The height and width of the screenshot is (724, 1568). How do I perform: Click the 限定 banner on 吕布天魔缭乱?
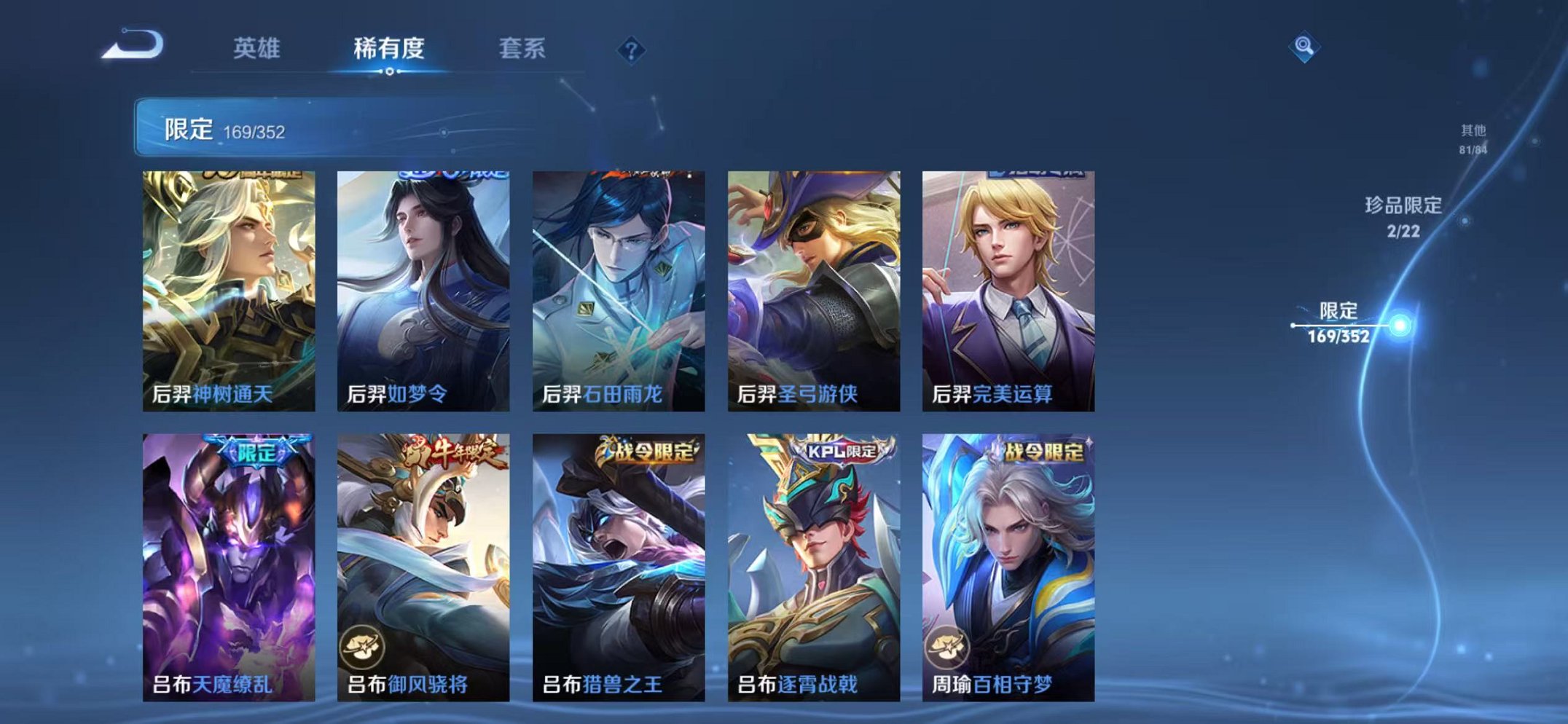pos(259,449)
